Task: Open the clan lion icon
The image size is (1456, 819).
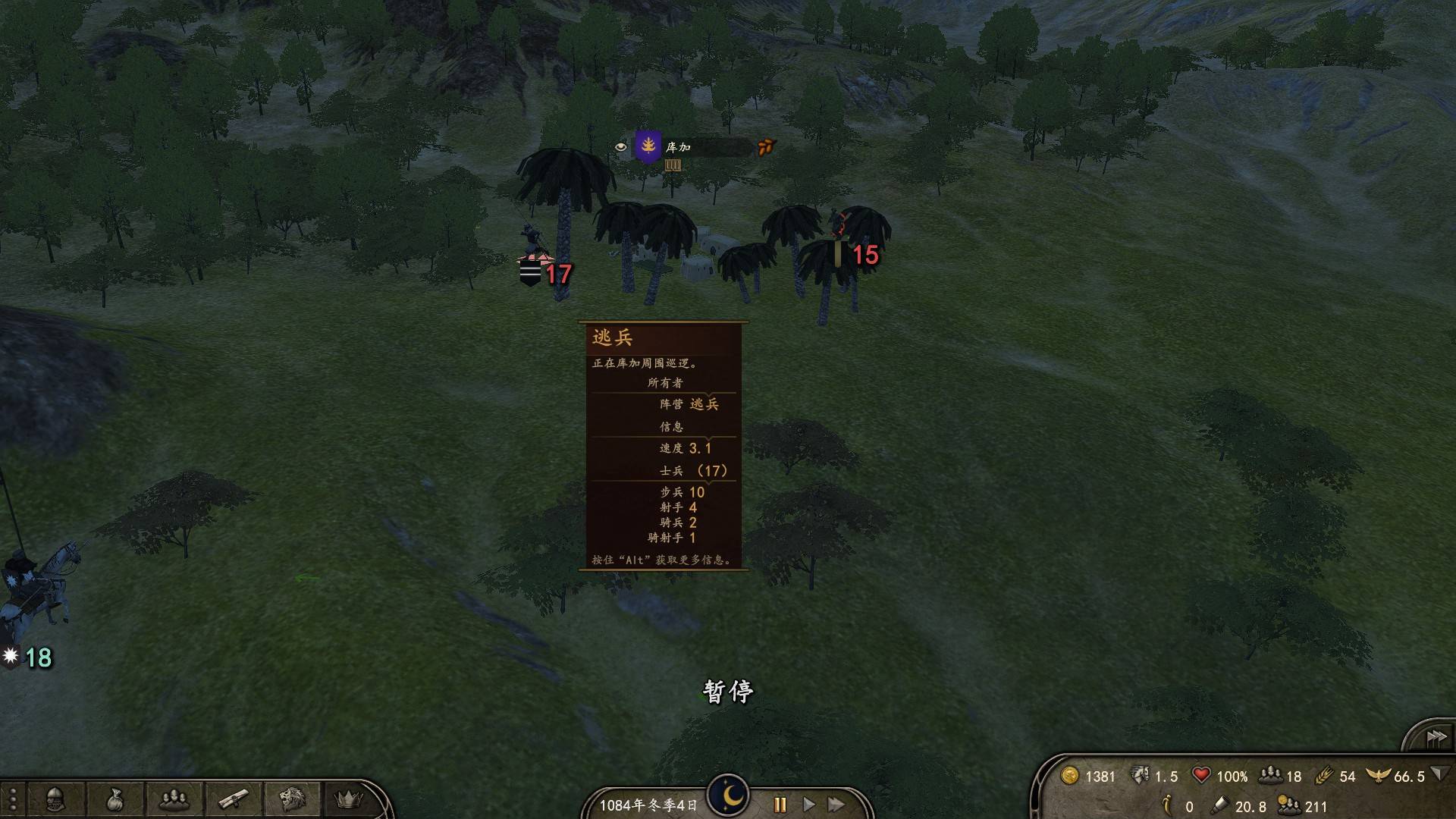Action: [x=292, y=799]
